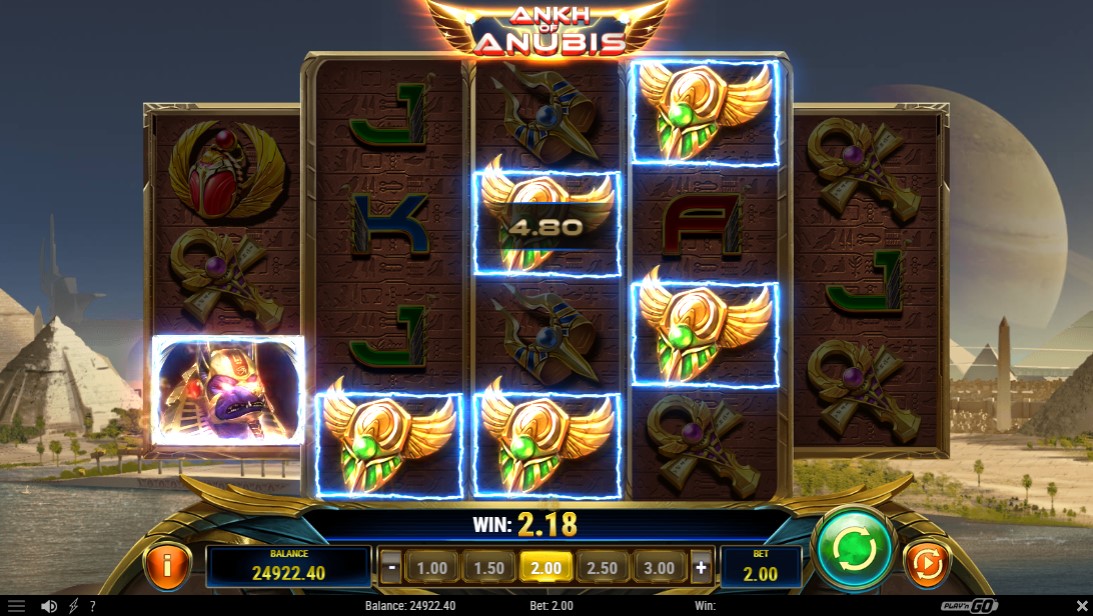Screen dimensions: 1093x616
Task: Toggle the lightning bolt fast play
Action: click(x=73, y=606)
